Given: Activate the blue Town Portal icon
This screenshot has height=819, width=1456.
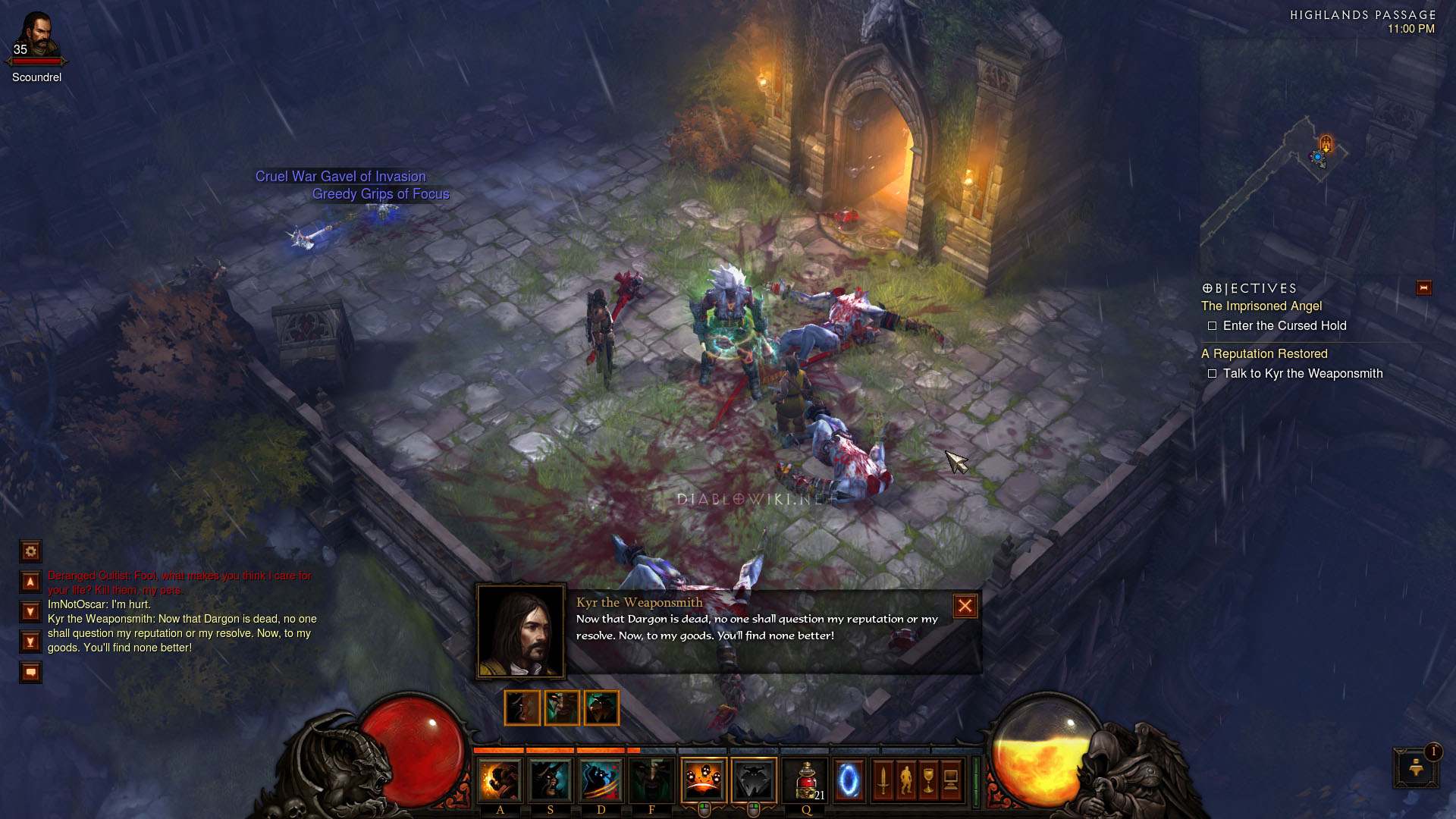Looking at the screenshot, I should [x=849, y=780].
